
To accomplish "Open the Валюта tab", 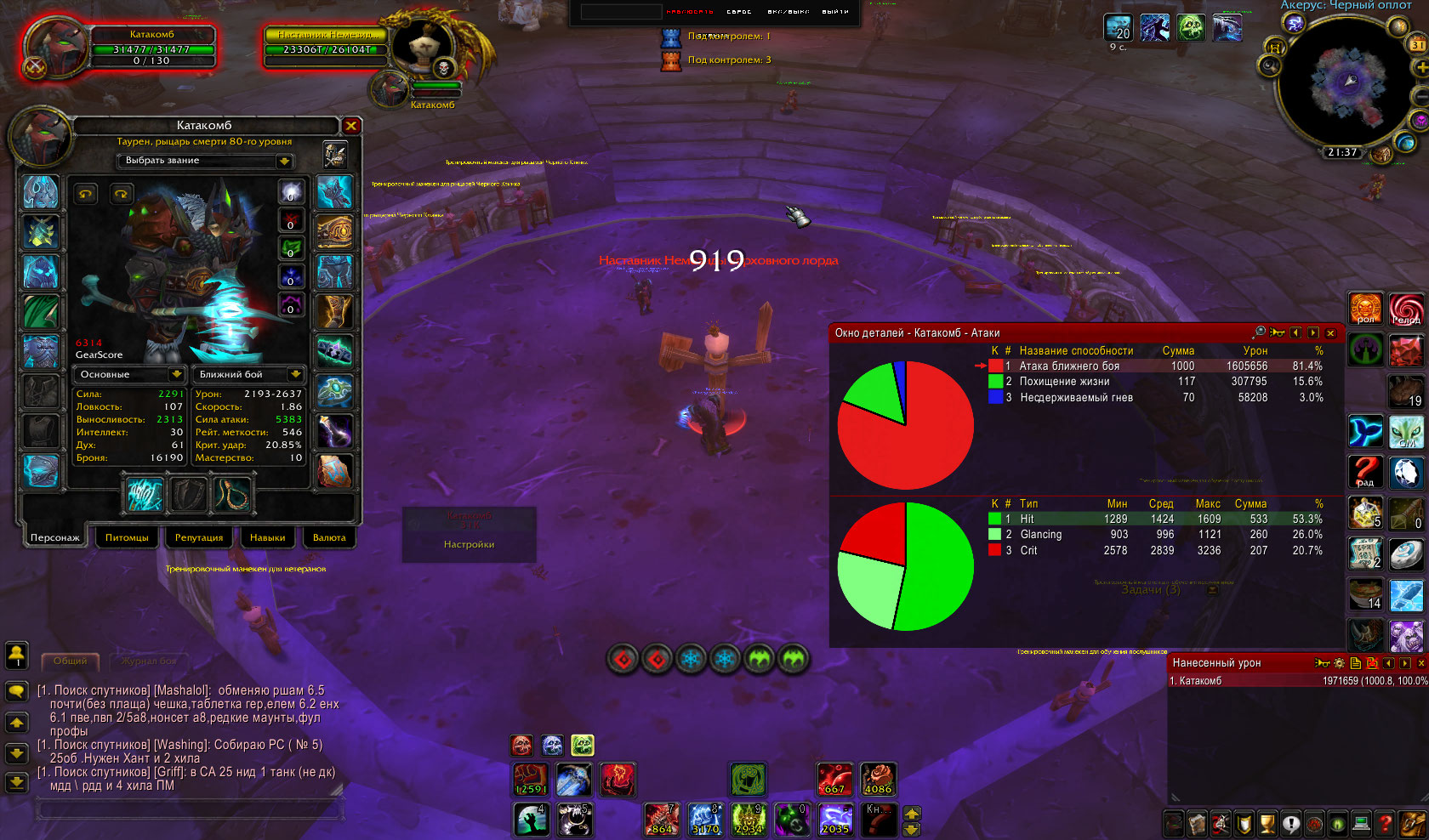I will (x=329, y=537).
